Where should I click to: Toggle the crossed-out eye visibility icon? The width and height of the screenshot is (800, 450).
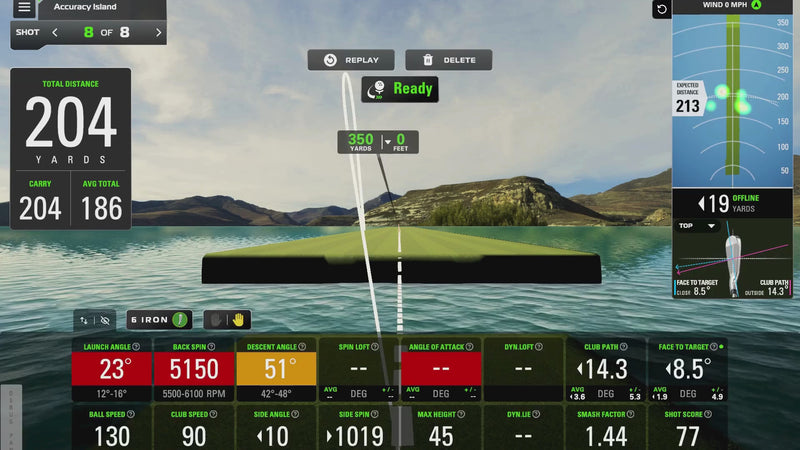point(105,321)
